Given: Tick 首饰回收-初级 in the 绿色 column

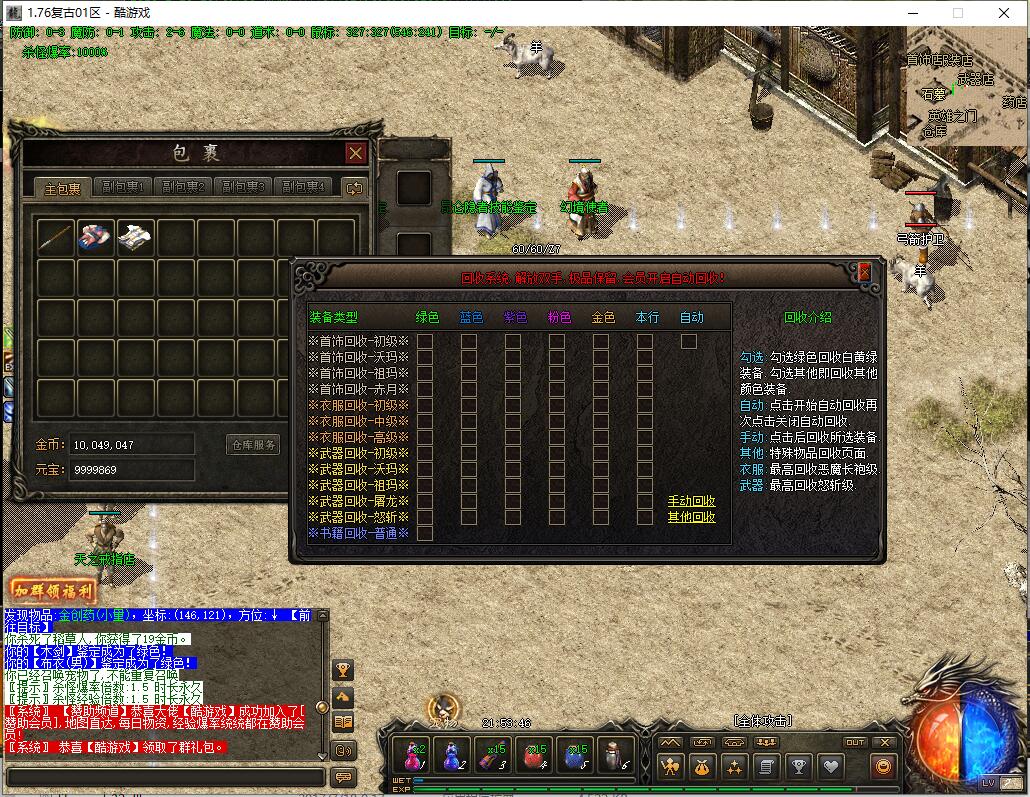Looking at the screenshot, I should 425,341.
